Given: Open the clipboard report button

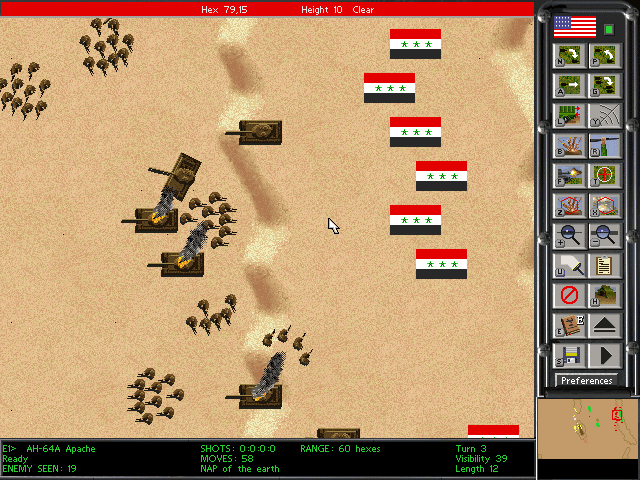Looking at the screenshot, I should tap(603, 266).
